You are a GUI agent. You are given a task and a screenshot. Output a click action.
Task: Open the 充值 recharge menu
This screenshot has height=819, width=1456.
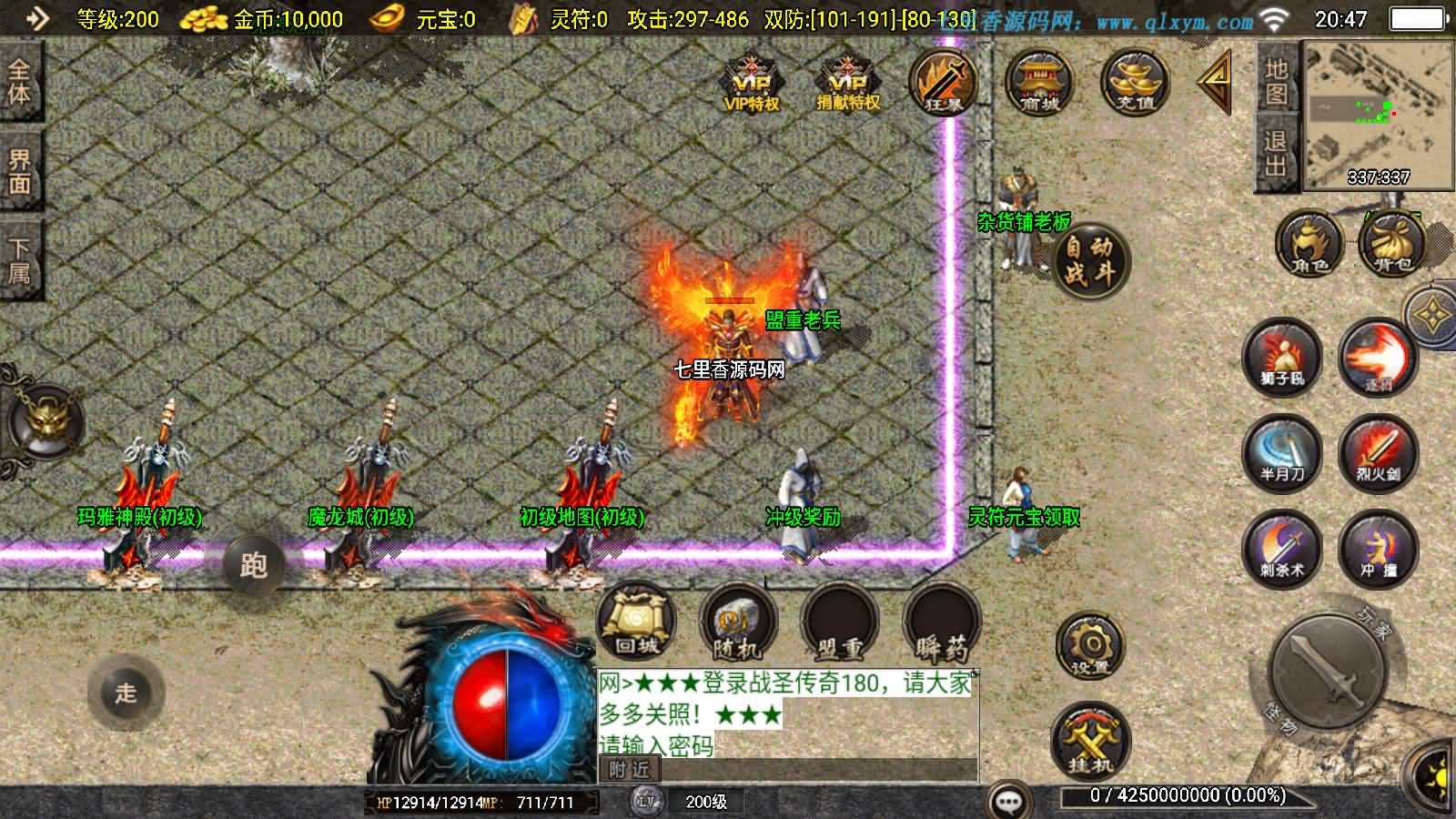click(x=1134, y=84)
